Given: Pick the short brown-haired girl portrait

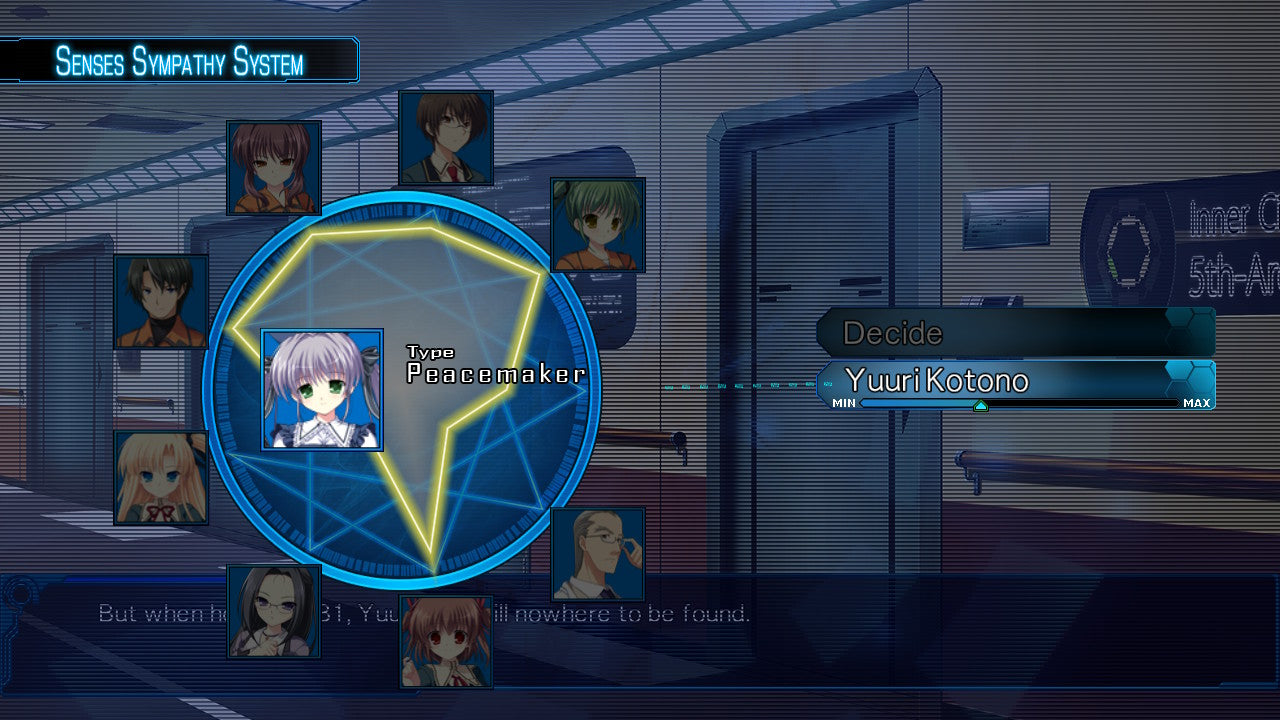Looking at the screenshot, I should coord(446,641).
